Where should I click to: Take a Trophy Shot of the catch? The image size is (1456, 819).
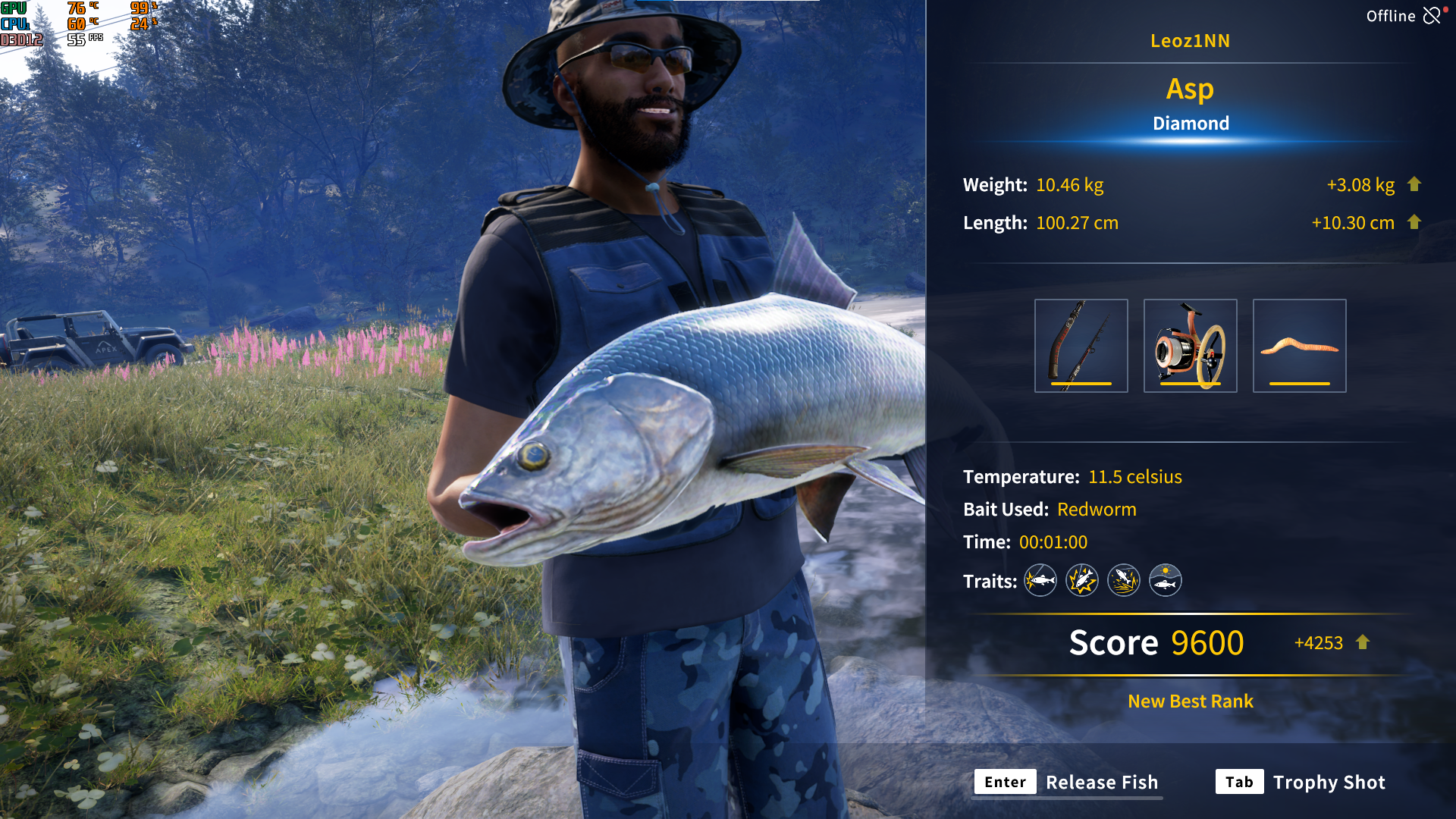(x=1329, y=782)
